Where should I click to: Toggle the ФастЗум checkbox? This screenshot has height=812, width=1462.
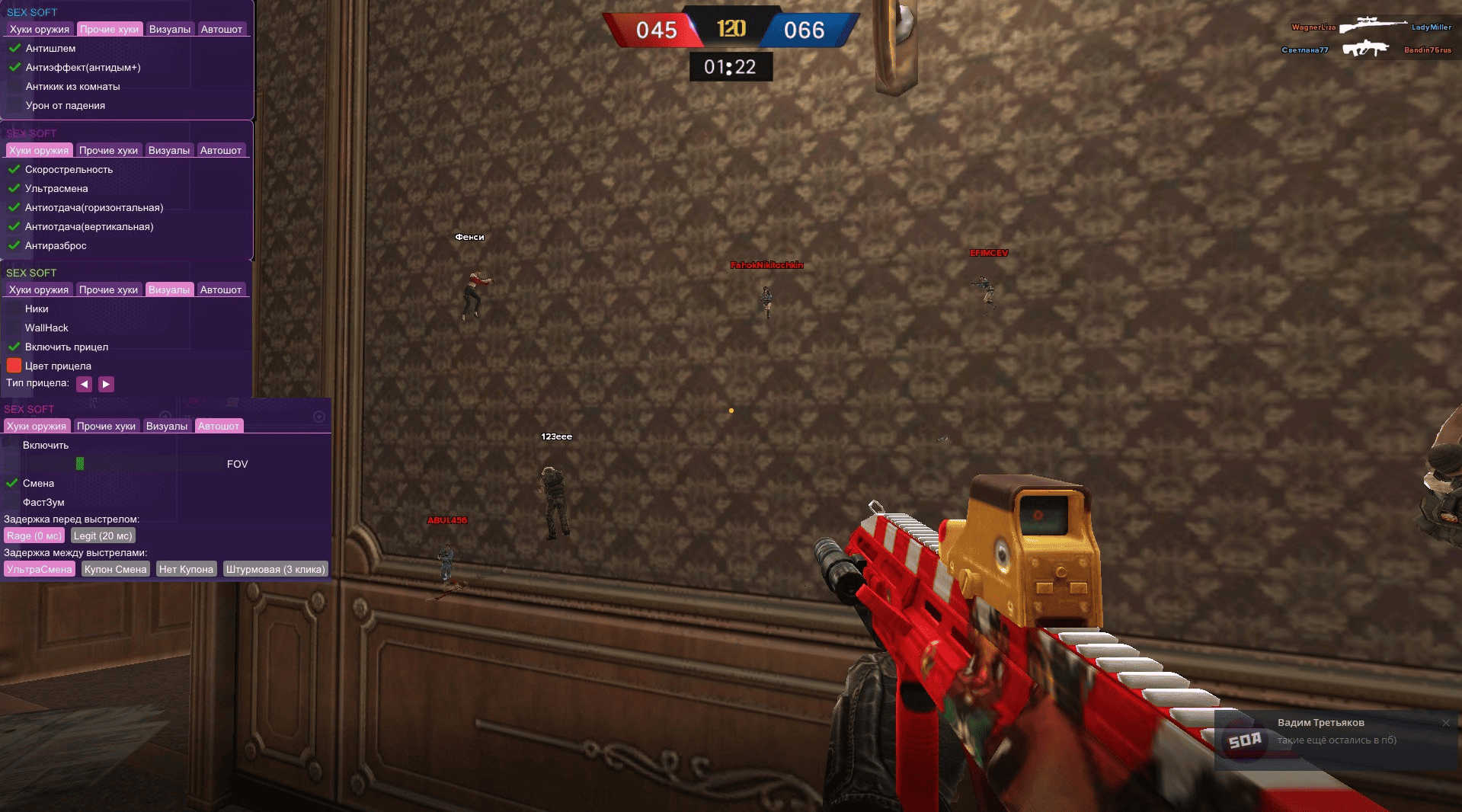[11, 502]
